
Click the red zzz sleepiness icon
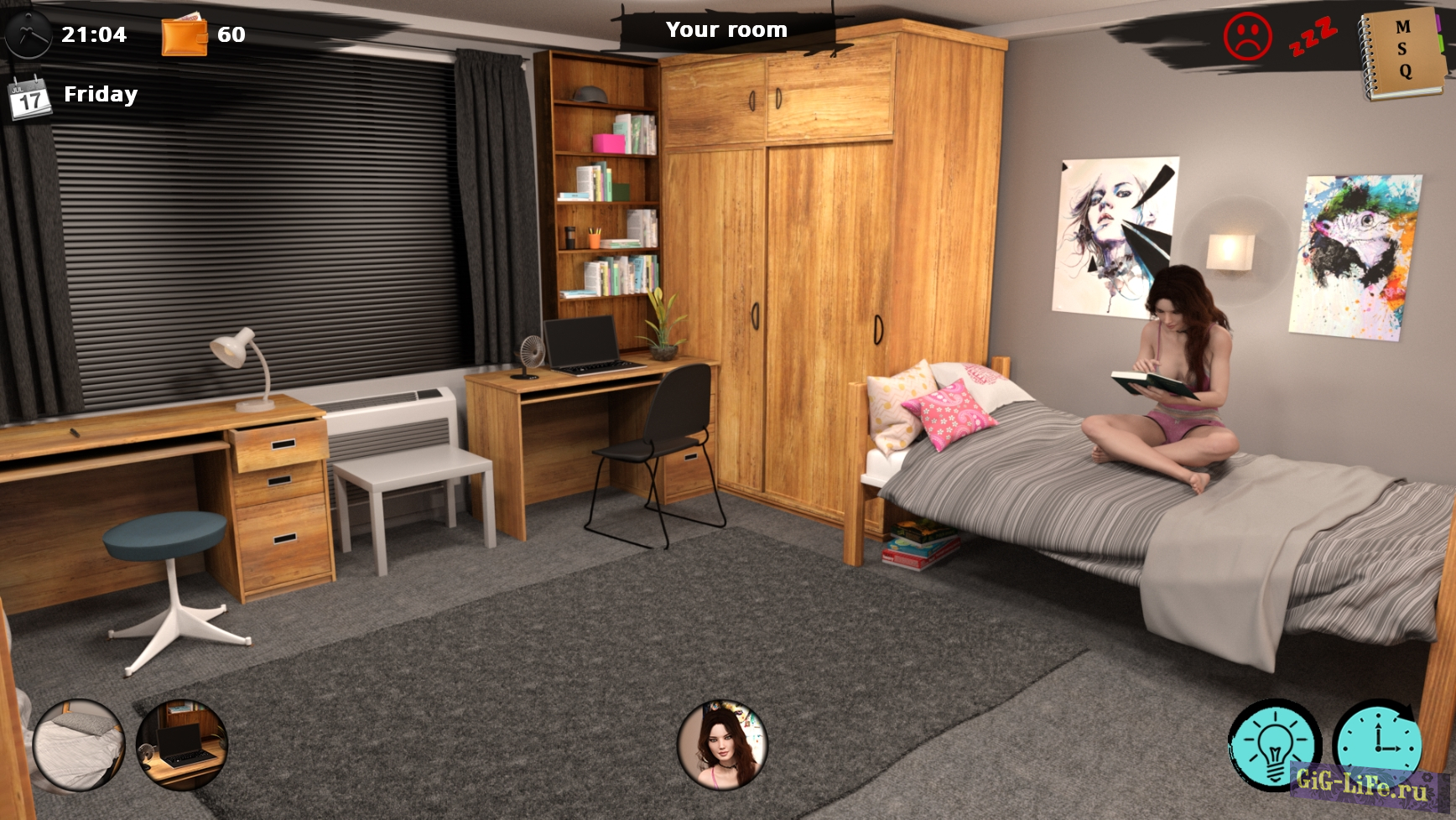pyautogui.click(x=1313, y=35)
